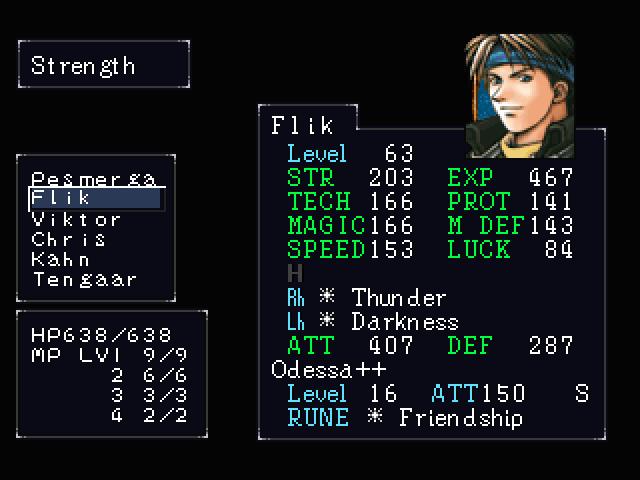Select Kahn in the party list

[x=61, y=259]
